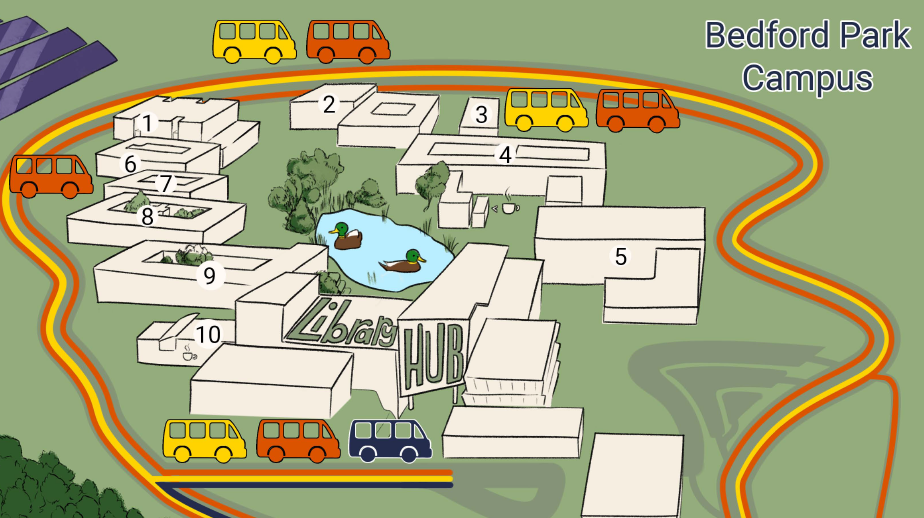Select building marker number 9
The width and height of the screenshot is (924, 518).
[209, 275]
